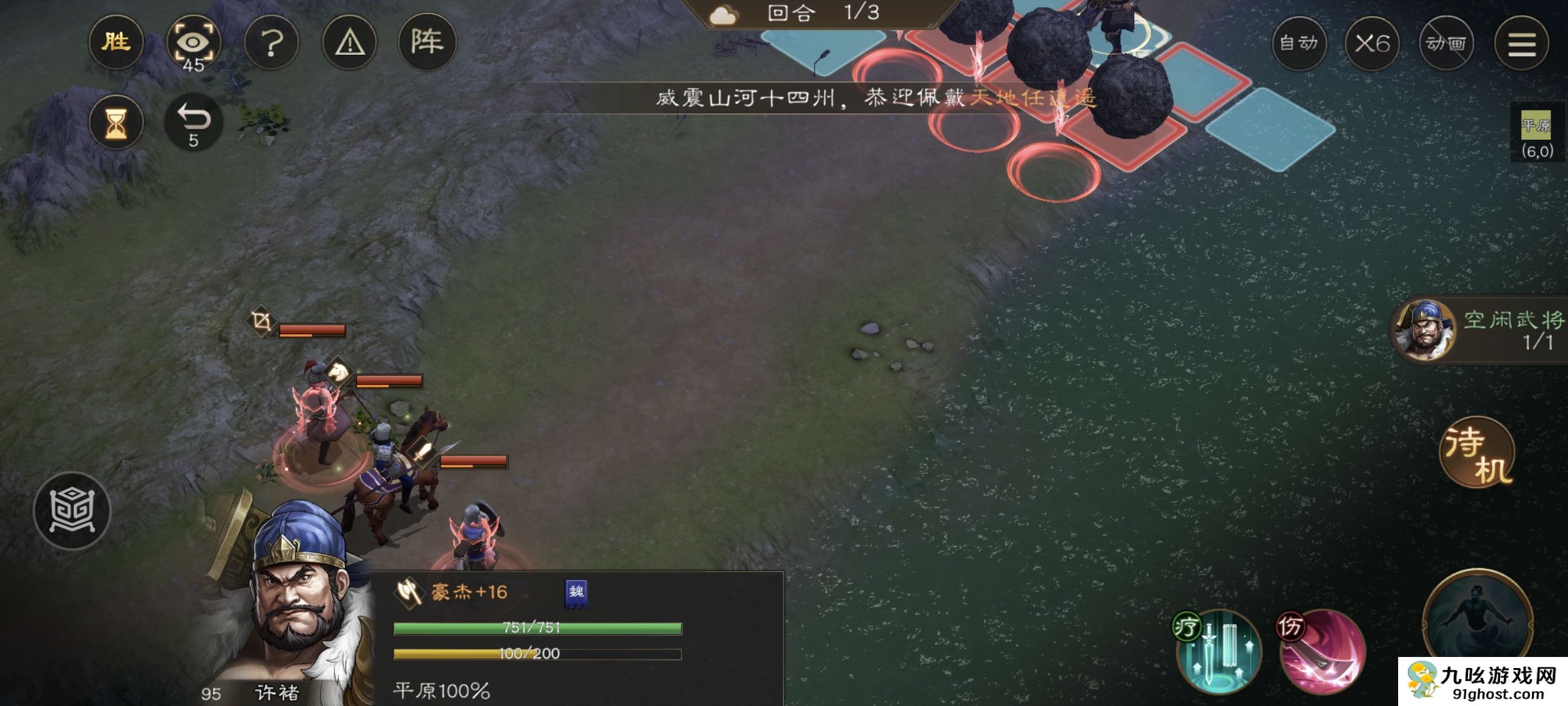Enable 自动 auto battle
The height and width of the screenshot is (706, 1568).
(x=1299, y=43)
